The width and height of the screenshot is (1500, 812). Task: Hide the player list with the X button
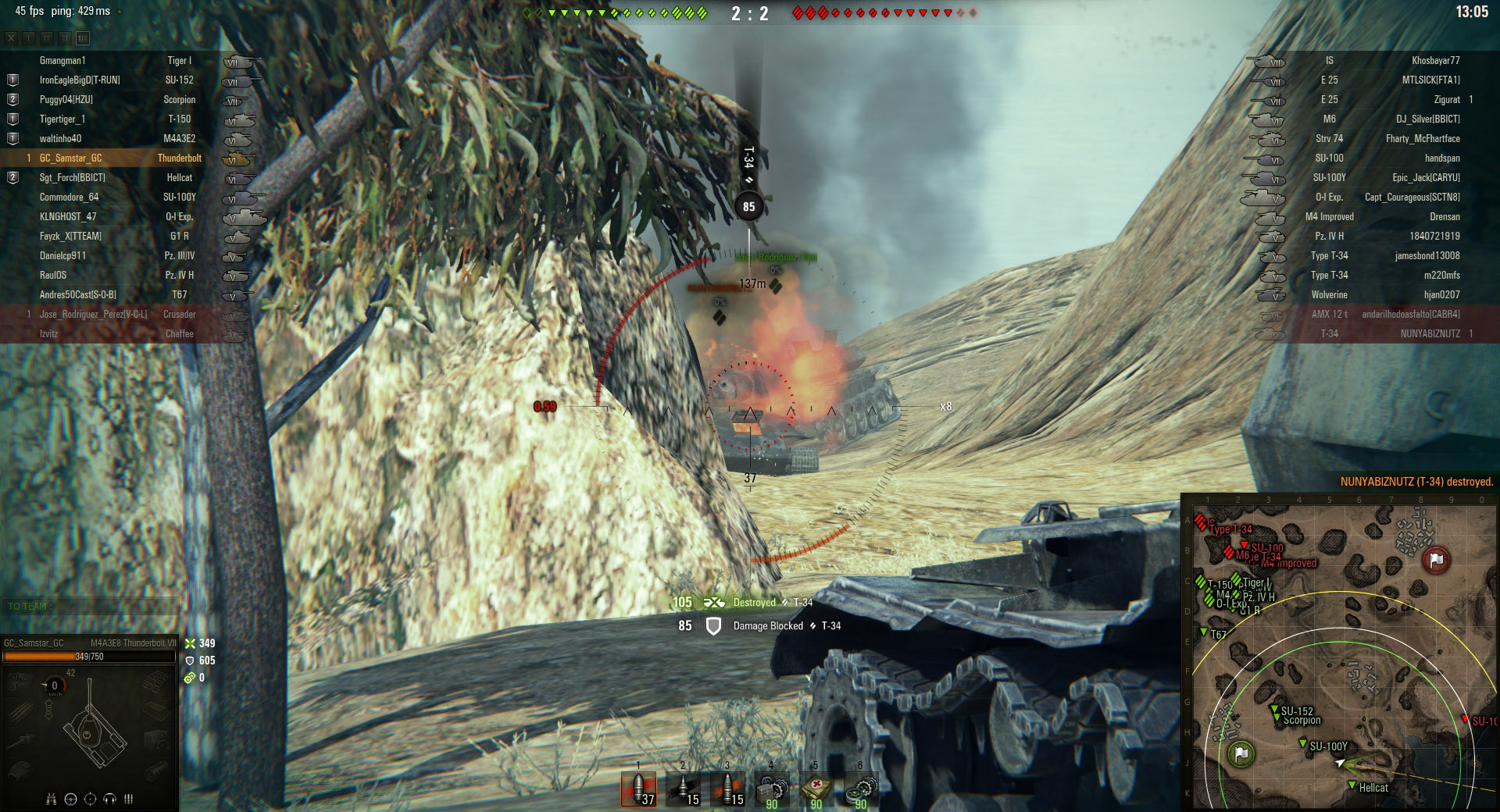click(x=11, y=38)
